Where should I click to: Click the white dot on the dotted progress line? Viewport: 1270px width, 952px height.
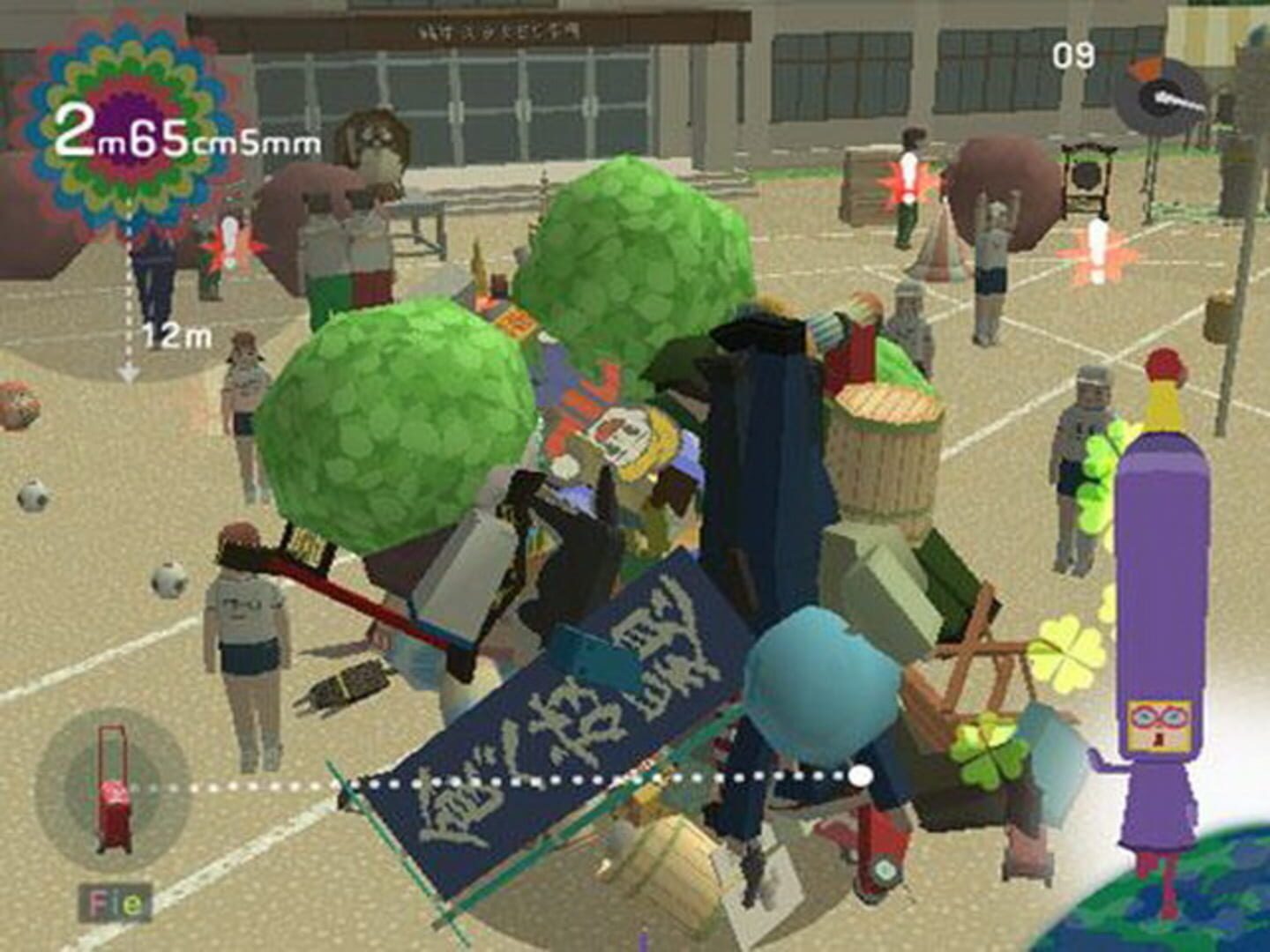pos(860,776)
